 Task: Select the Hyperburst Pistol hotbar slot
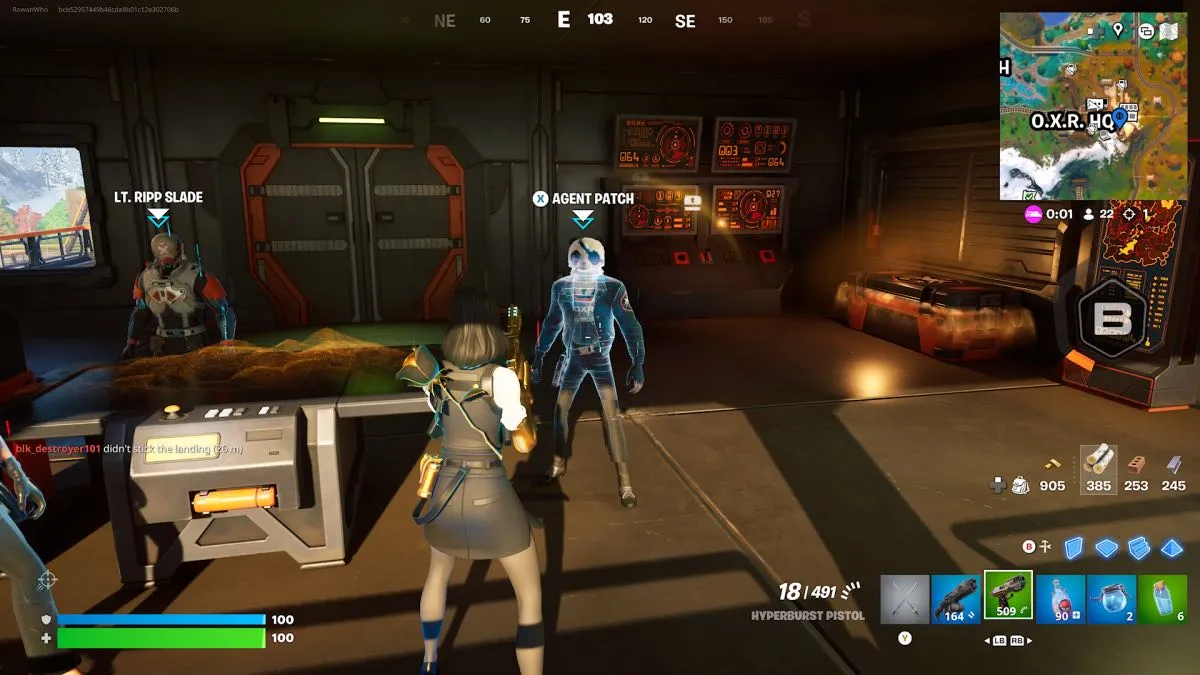coord(1008,596)
